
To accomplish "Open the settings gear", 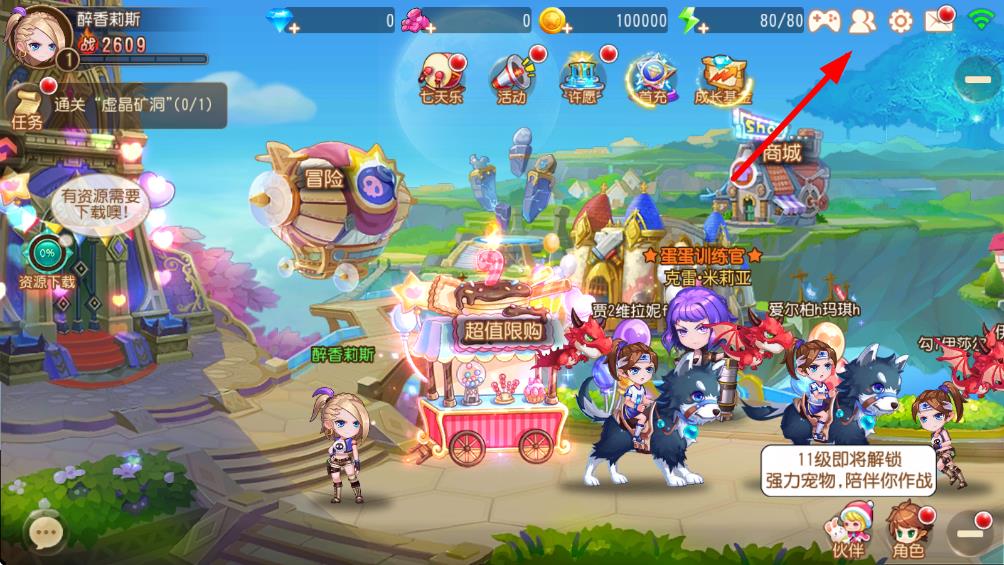I will (901, 20).
